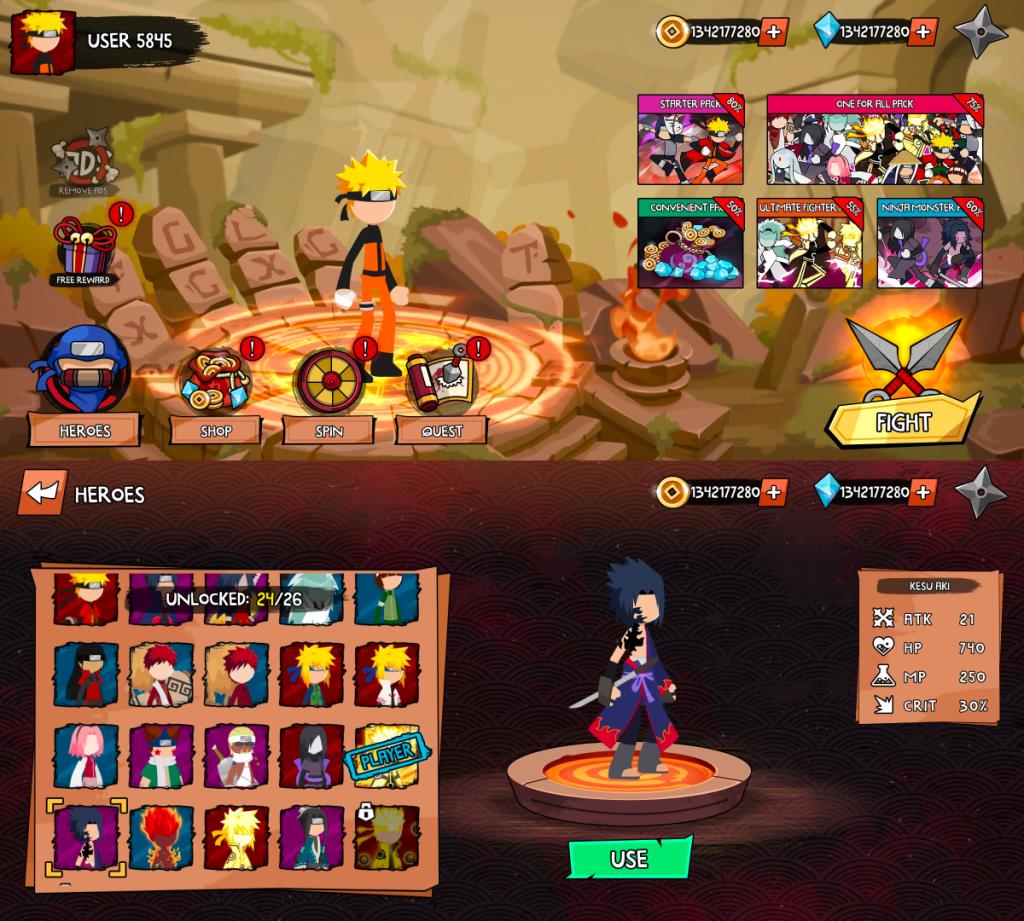
Task: Pick the white-haired hero with sunglasses
Action: click(236, 756)
